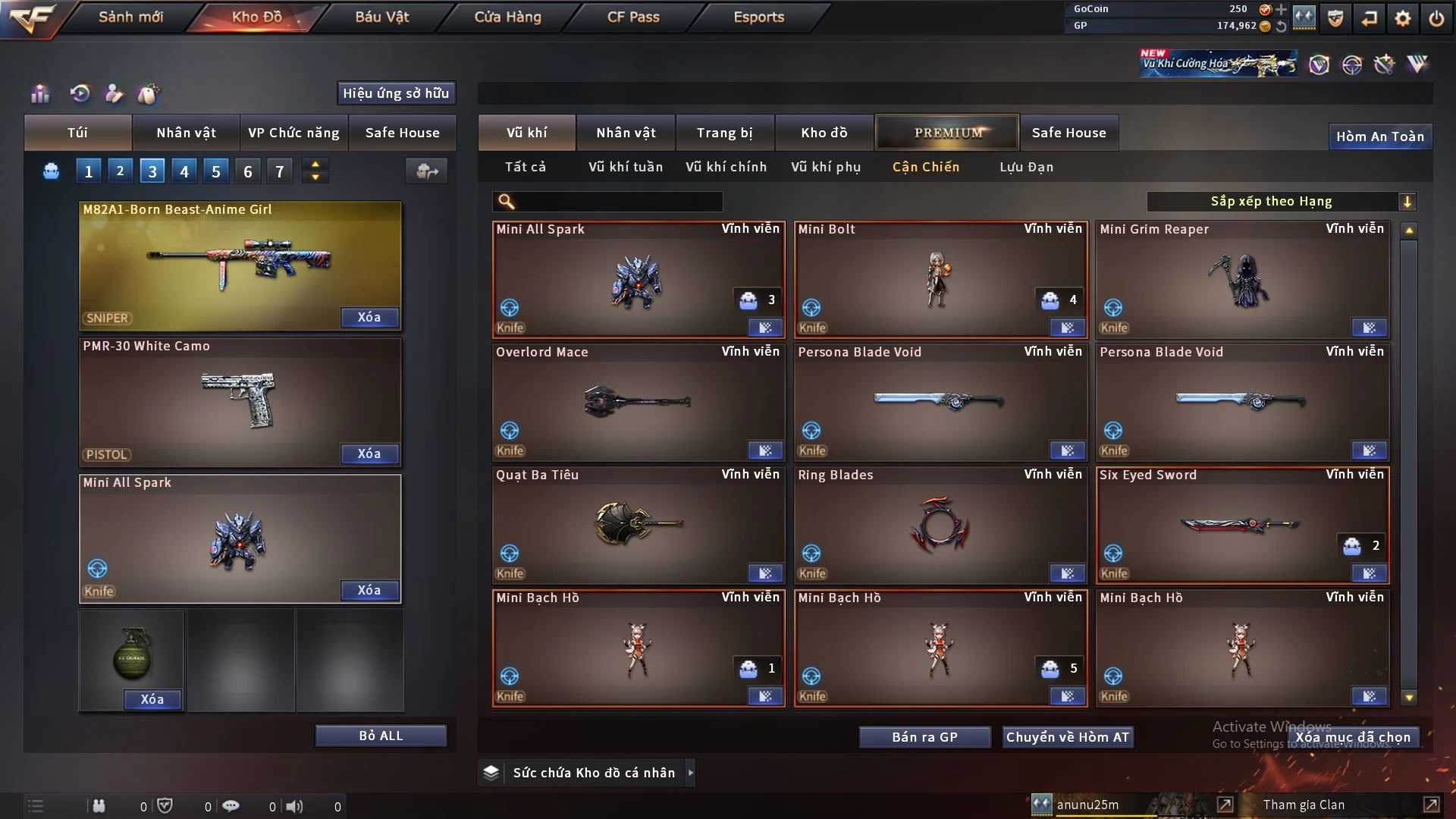Show the Lựu Đạn category
Image resolution: width=1456 pixels, height=819 pixels.
point(1026,167)
